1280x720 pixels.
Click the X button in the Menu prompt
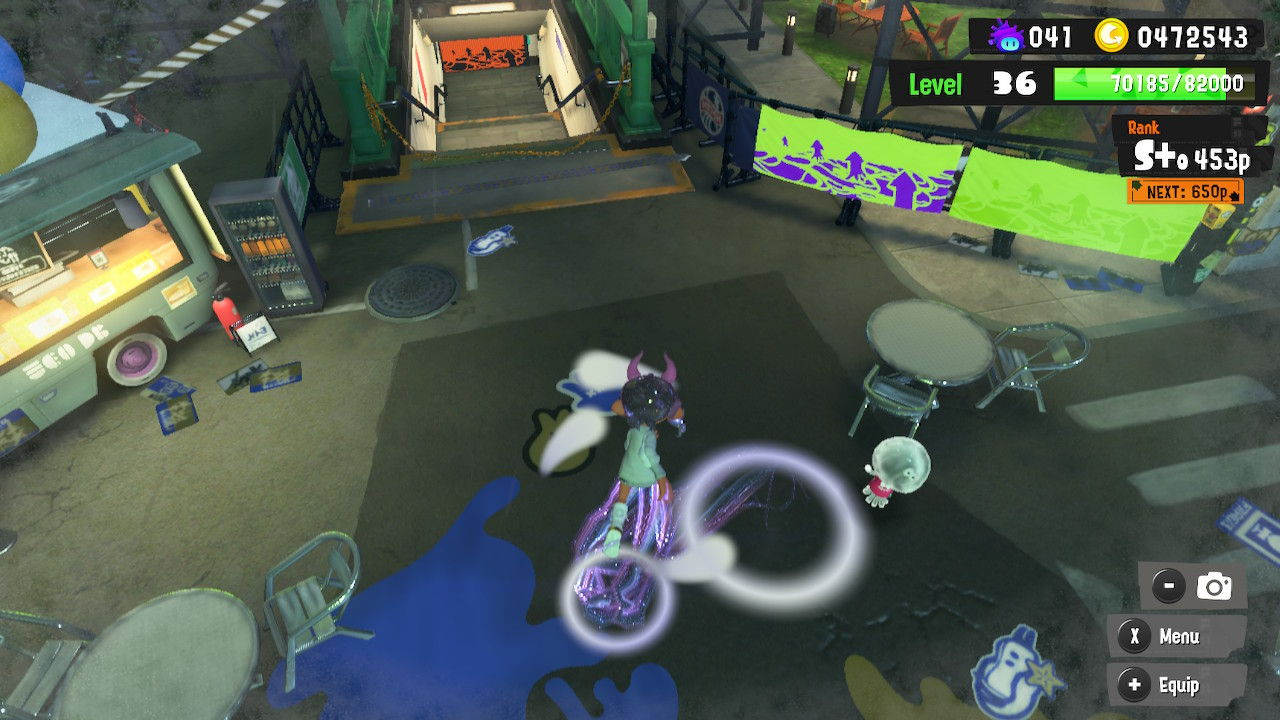(1133, 637)
